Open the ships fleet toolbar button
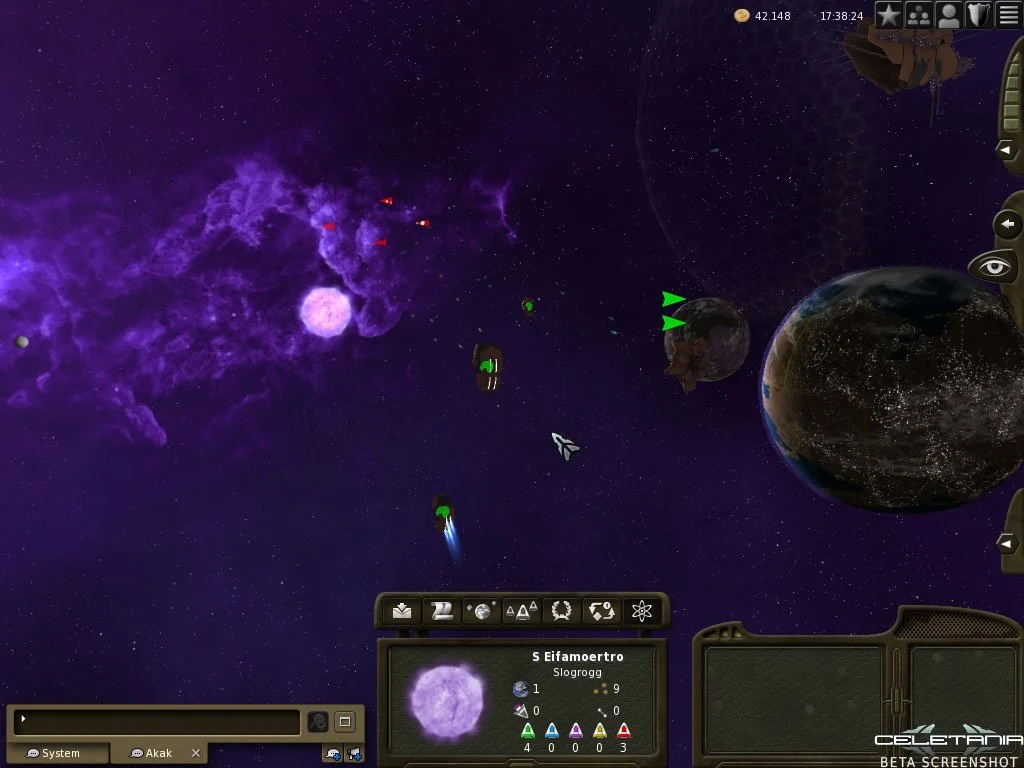Image resolution: width=1024 pixels, height=768 pixels. (521, 611)
